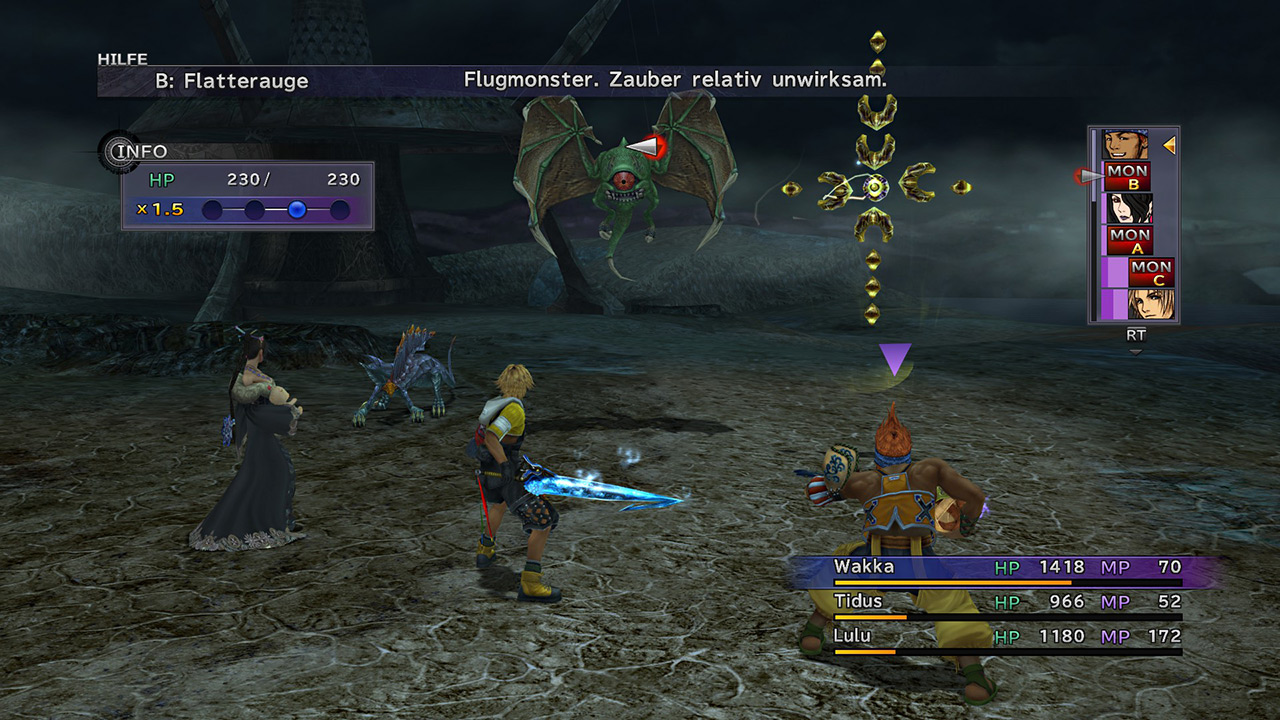Viewport: 1280px width, 720px height.
Task: Select Lulu's portrait in turn order
Action: (x=1129, y=209)
